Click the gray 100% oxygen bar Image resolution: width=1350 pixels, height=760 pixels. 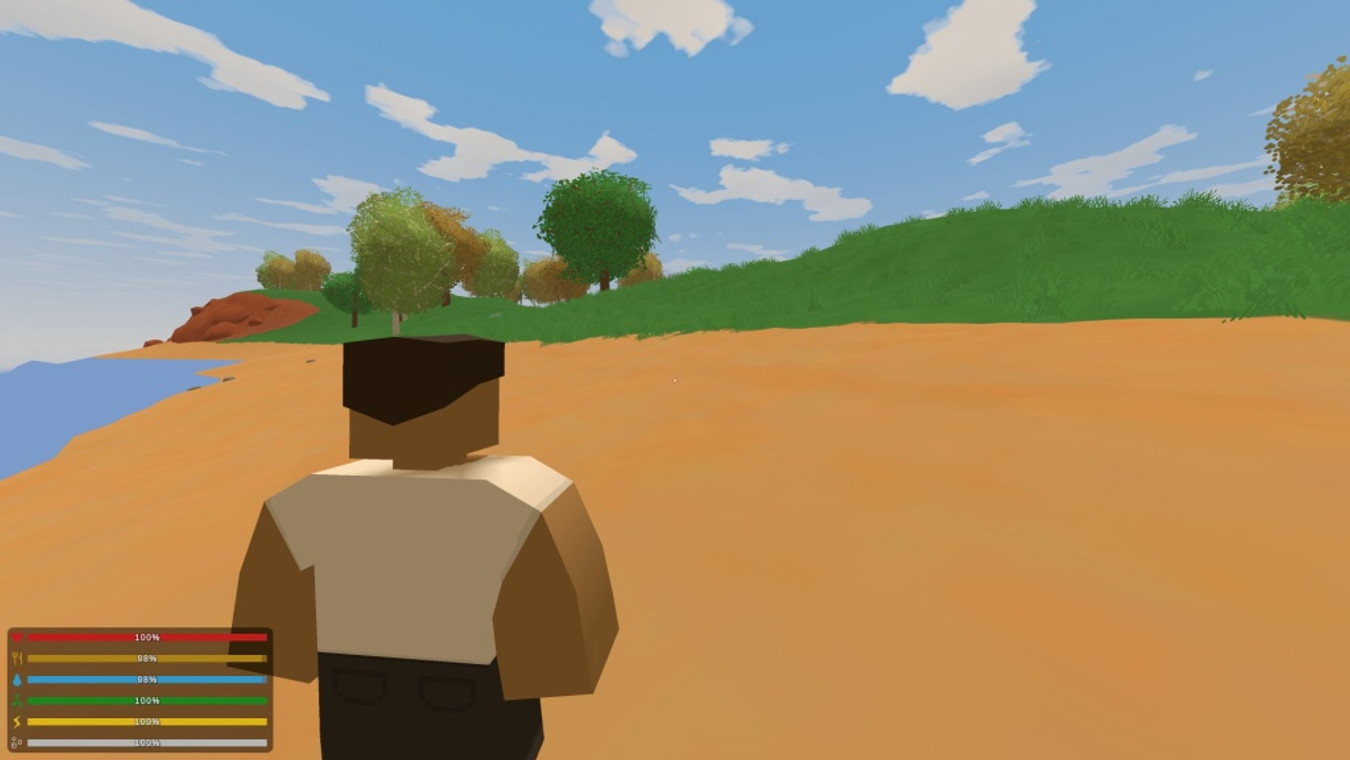coord(148,742)
